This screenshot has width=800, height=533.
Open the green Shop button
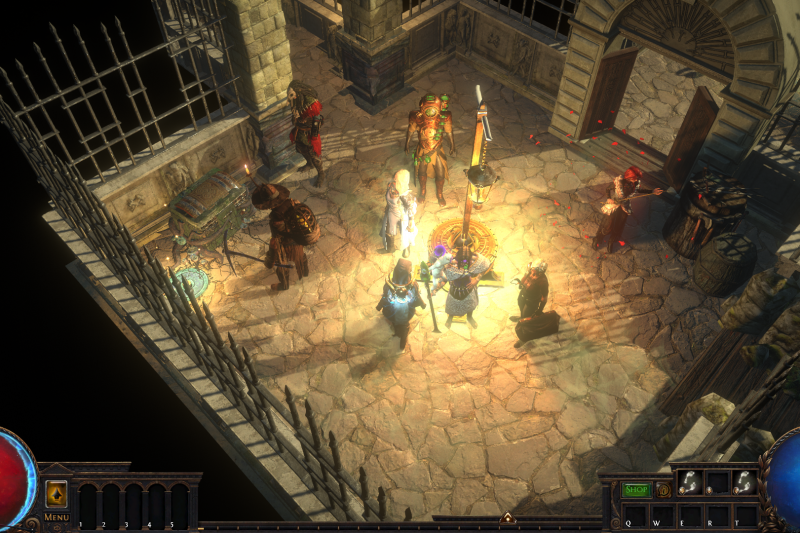(x=636, y=490)
